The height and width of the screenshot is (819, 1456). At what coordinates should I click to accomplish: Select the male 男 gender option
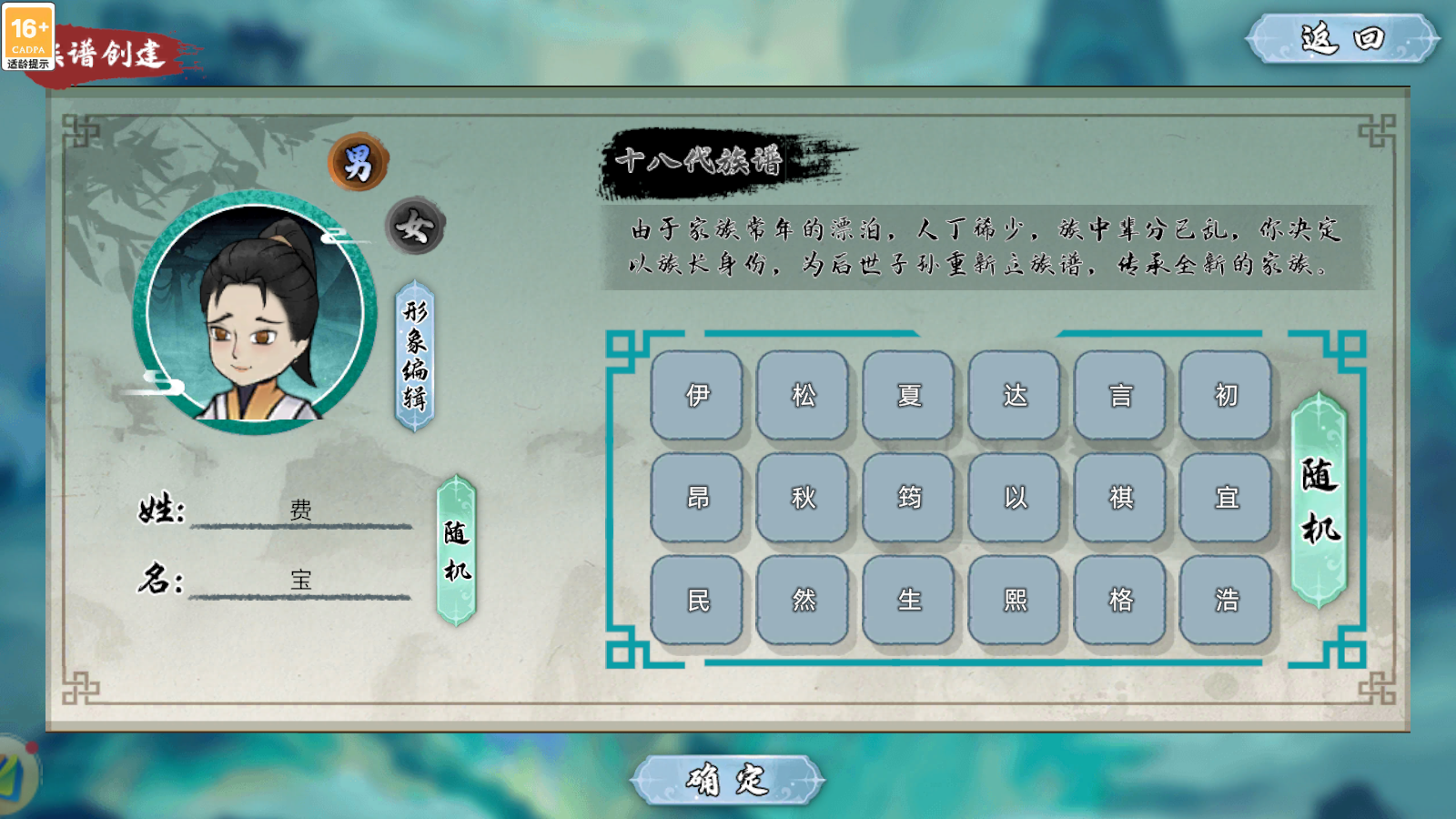(358, 164)
